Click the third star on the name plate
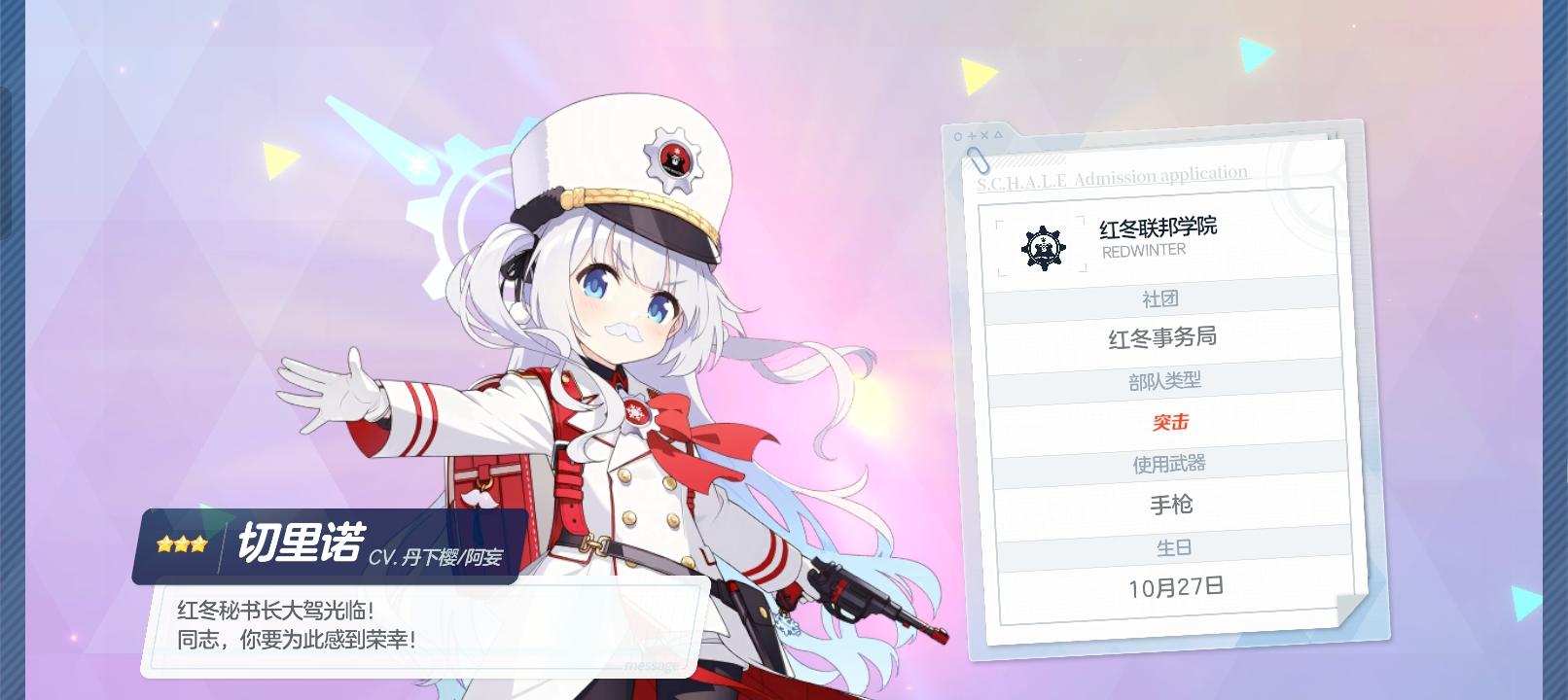Screen dimensions: 1568x700 click(200, 542)
